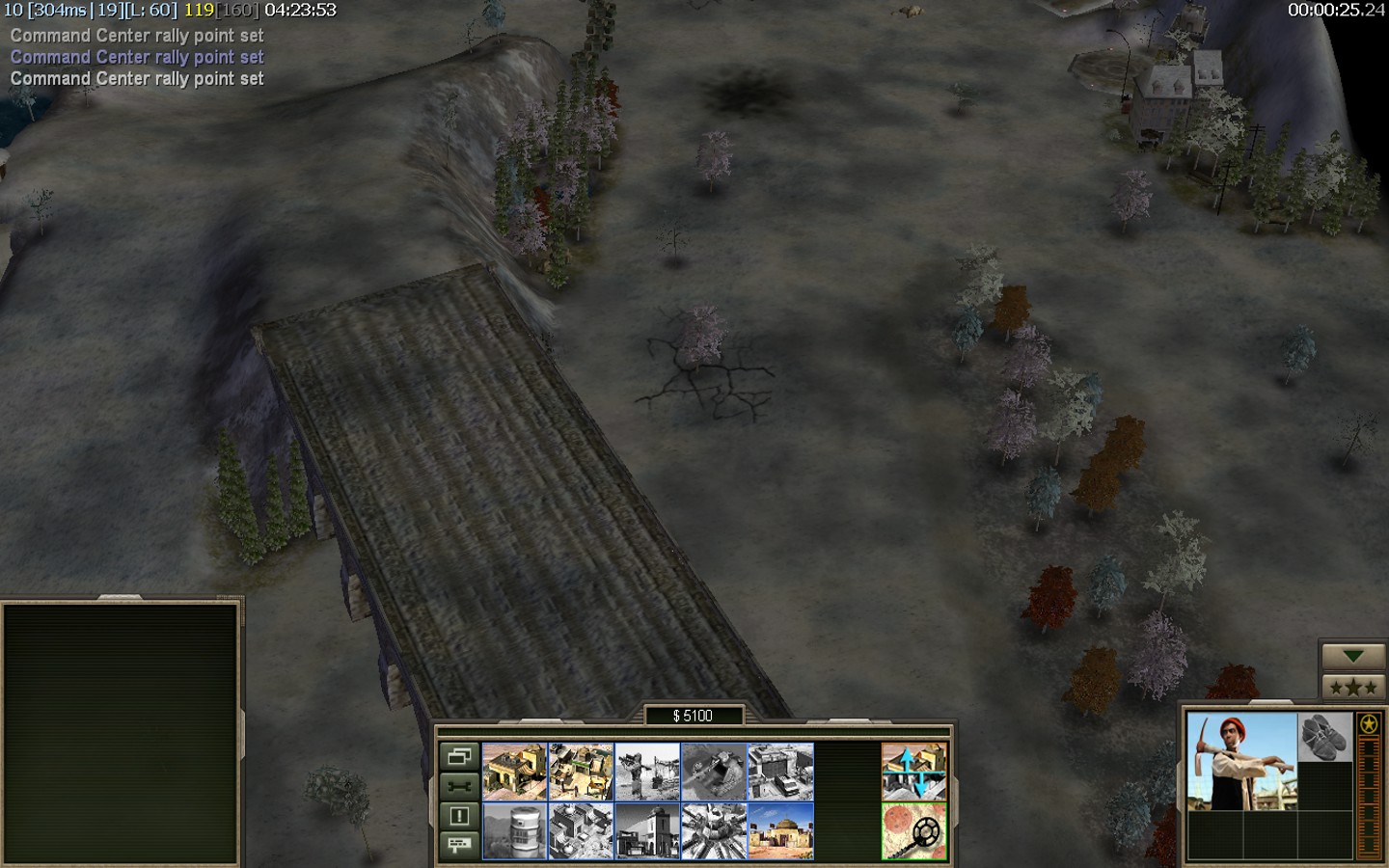Collapse the control bar with down arrow

(1353, 656)
